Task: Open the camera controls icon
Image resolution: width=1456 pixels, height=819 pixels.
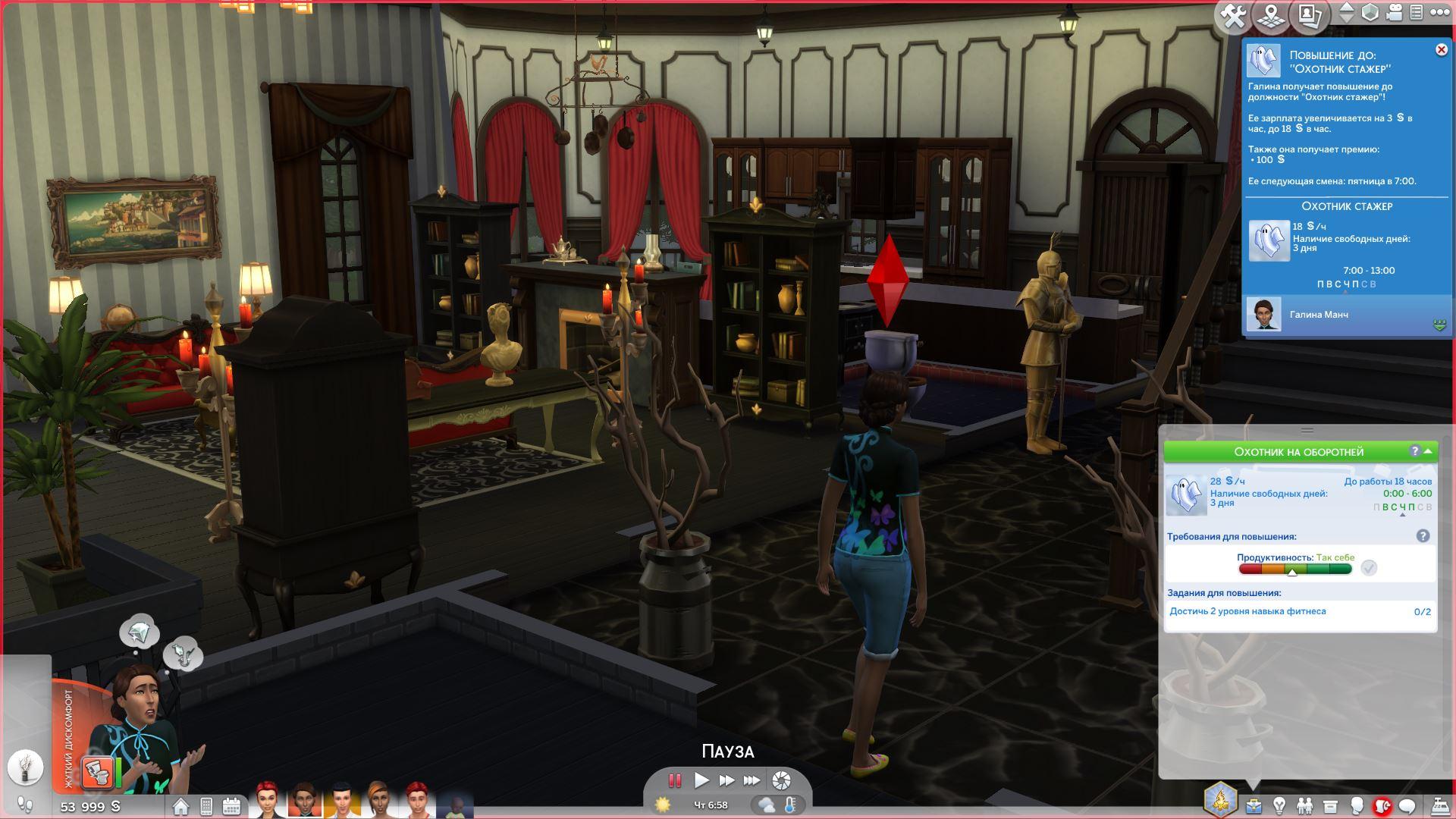Action: coord(1394,13)
